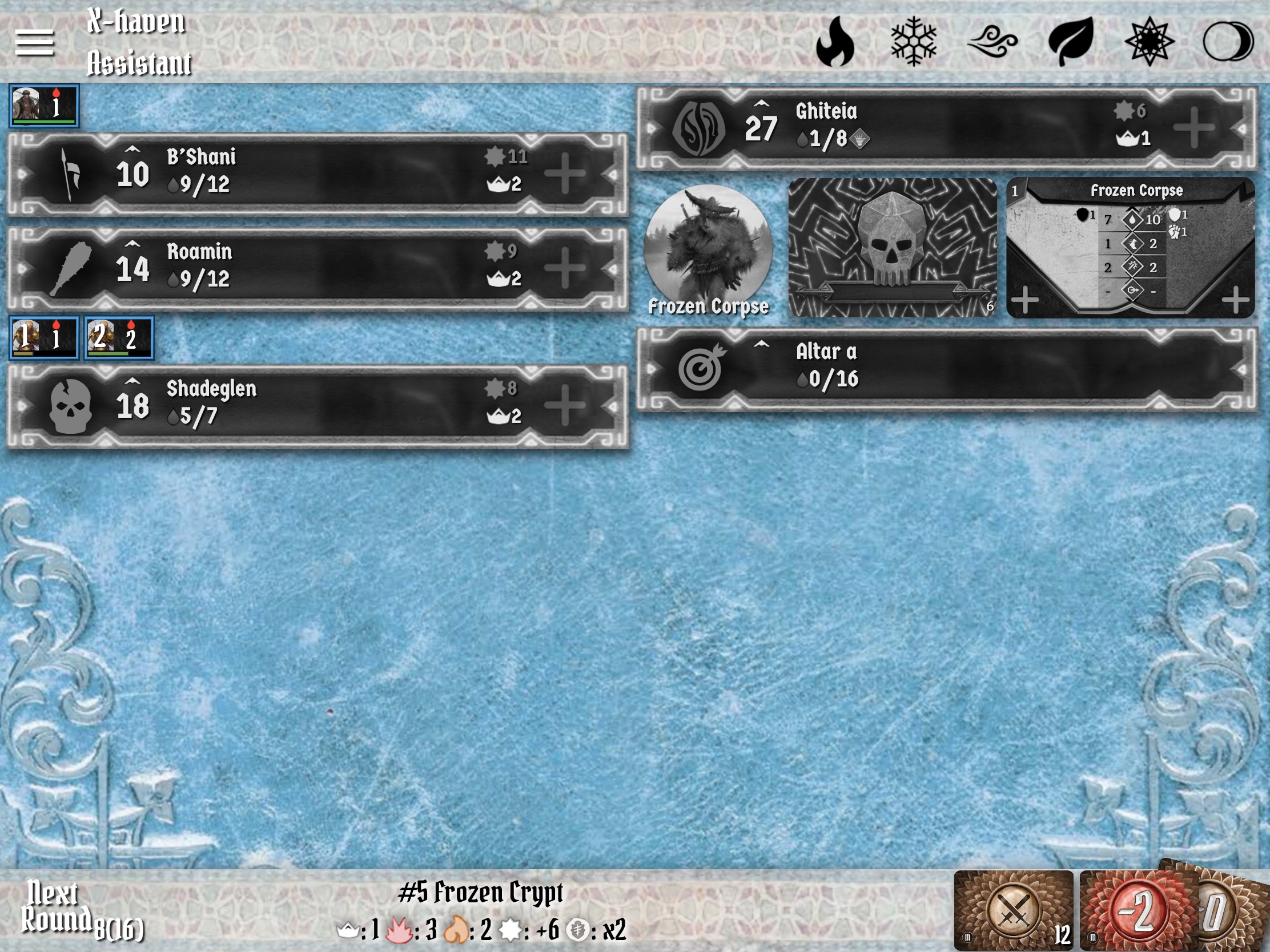Screen dimensions: 1270x952
Task: Toggle the earth leaf element
Action: tap(1071, 42)
